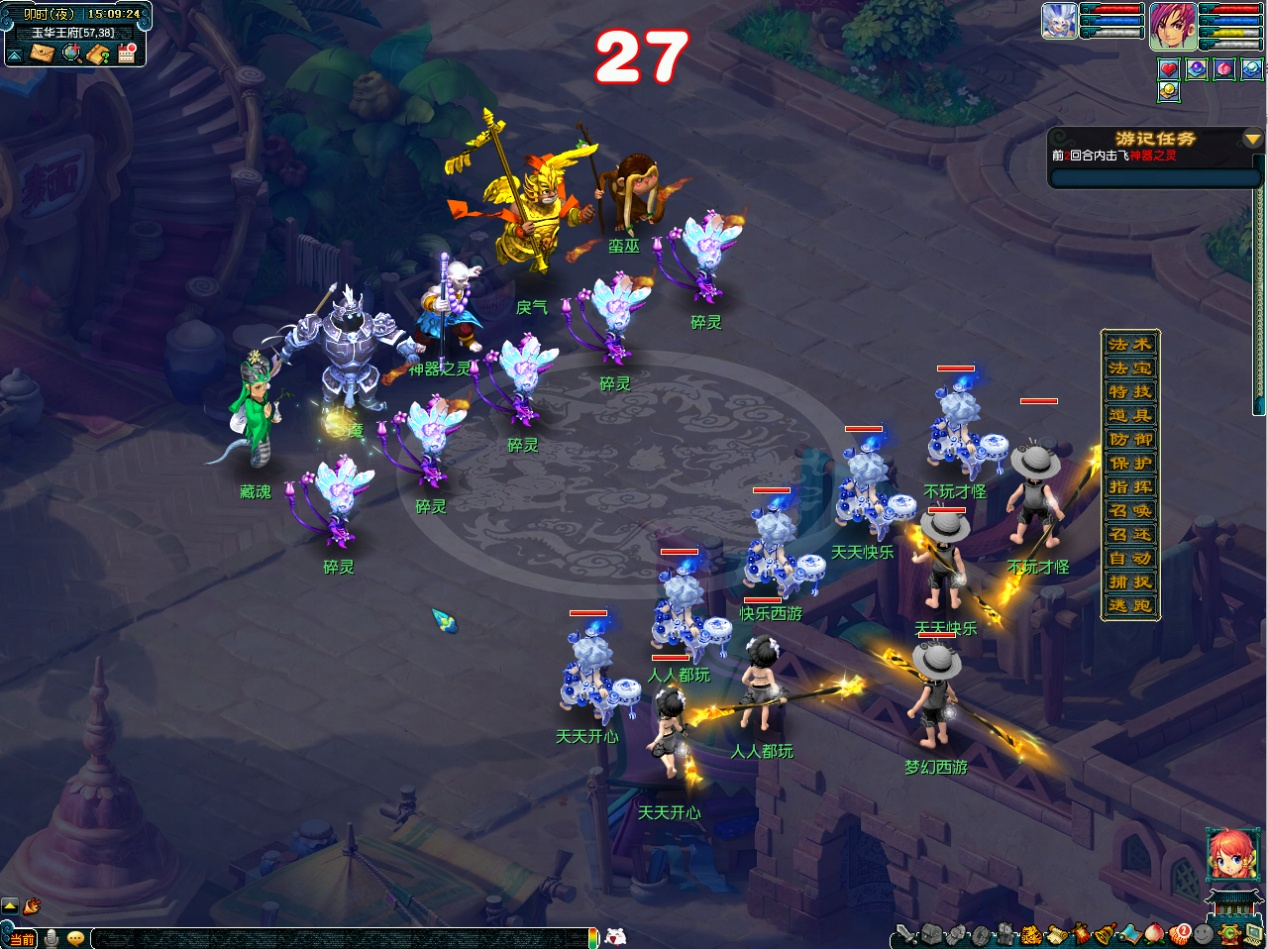Choose the 防御 defend command
This screenshot has height=949, width=1268.
click(x=1130, y=439)
